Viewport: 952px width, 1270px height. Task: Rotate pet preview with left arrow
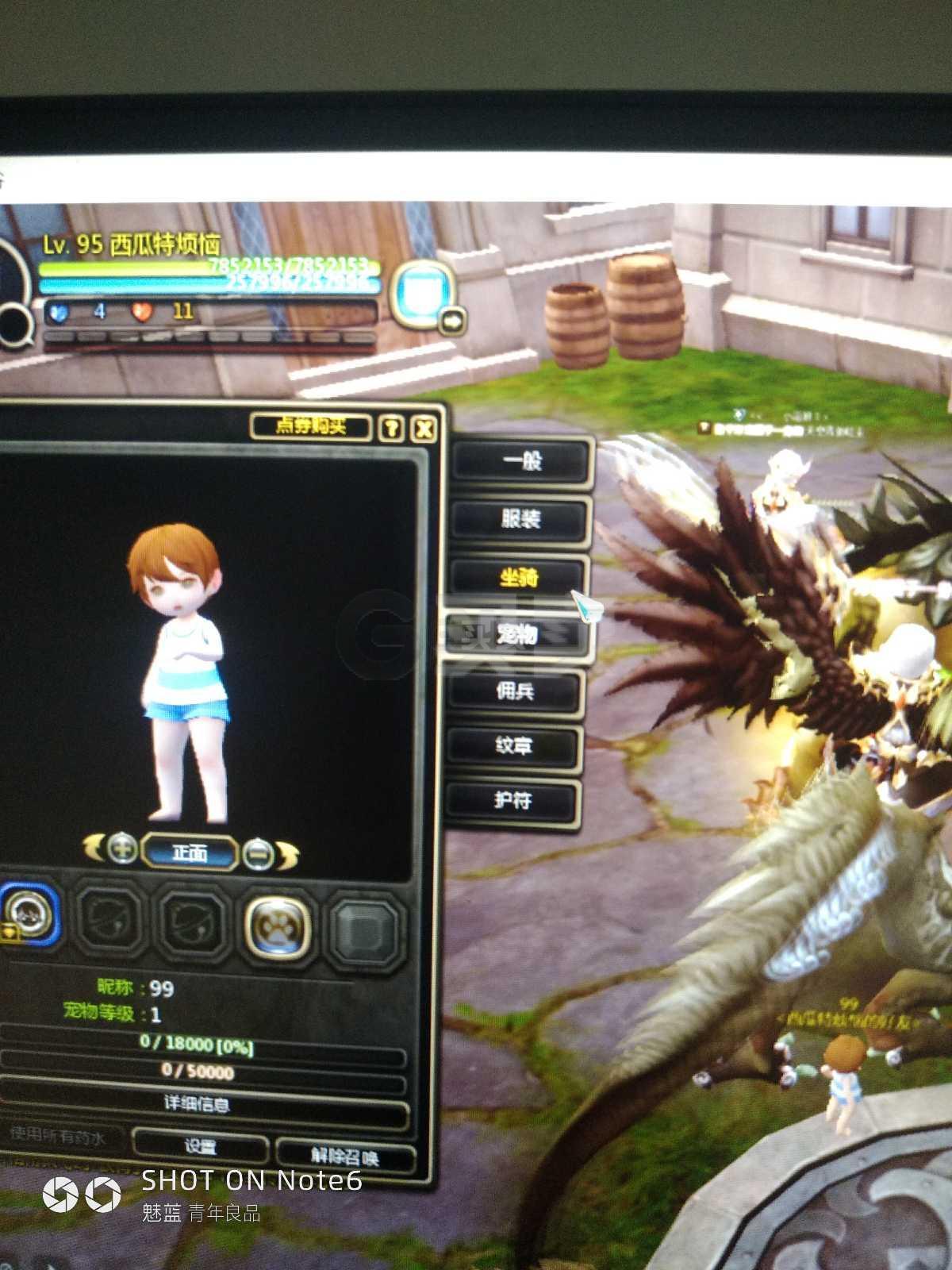point(94,847)
